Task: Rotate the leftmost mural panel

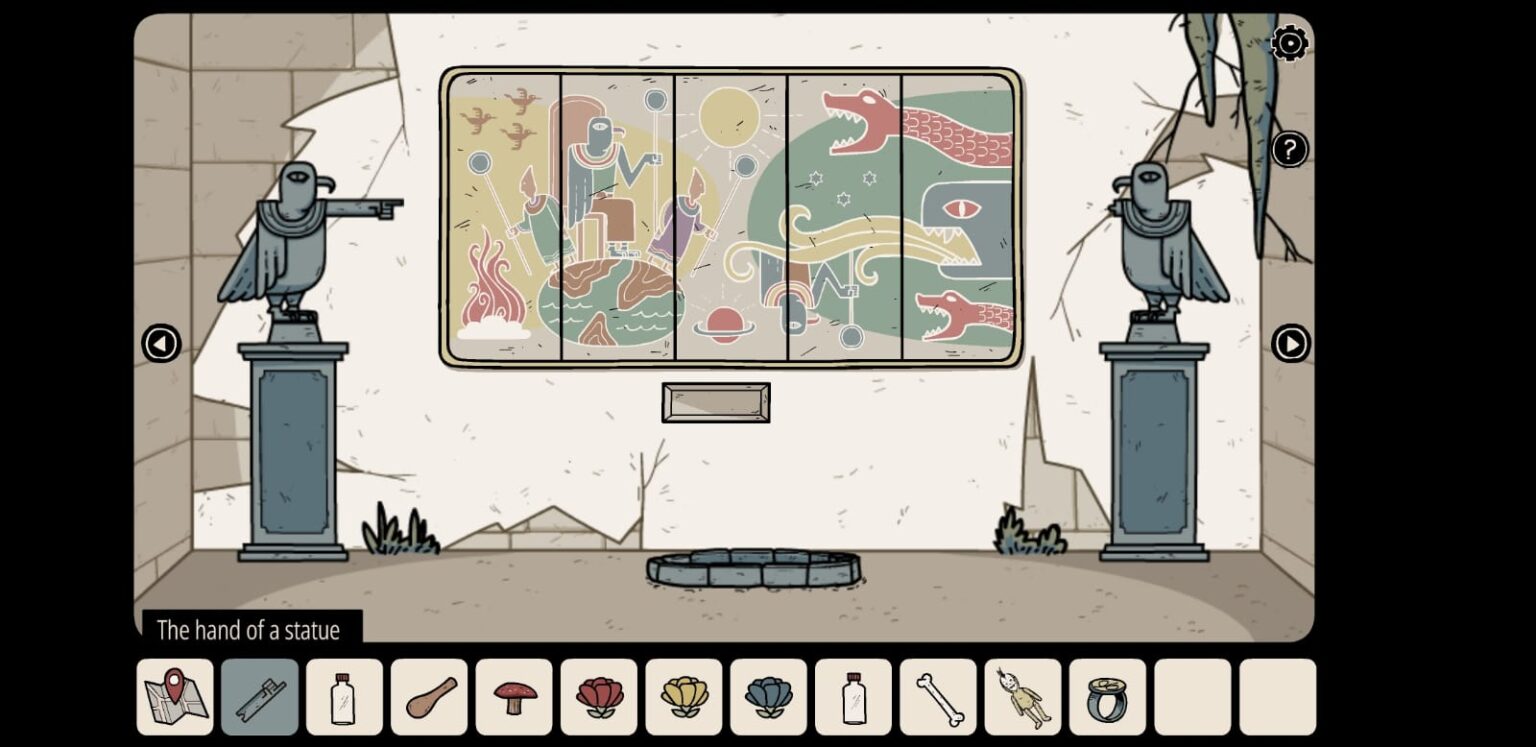Action: point(505,220)
